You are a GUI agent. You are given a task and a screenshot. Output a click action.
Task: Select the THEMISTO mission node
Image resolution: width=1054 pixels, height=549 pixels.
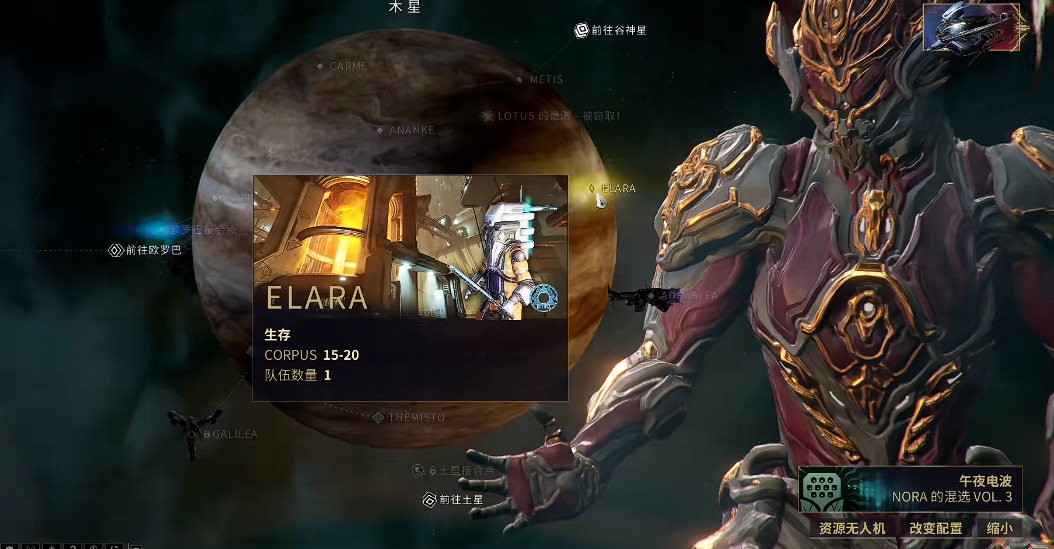(x=379, y=417)
